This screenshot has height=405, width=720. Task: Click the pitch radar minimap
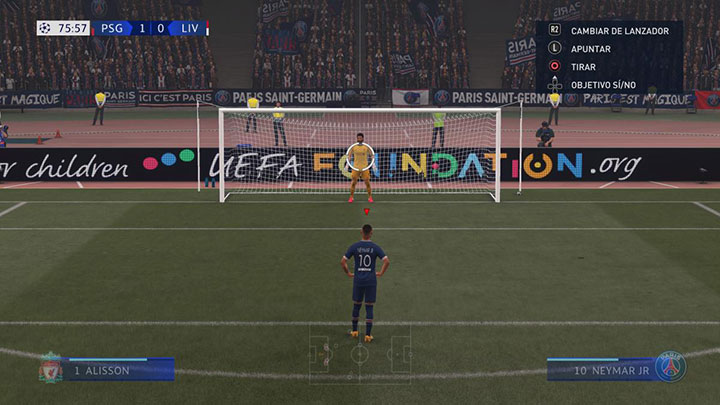click(359, 353)
